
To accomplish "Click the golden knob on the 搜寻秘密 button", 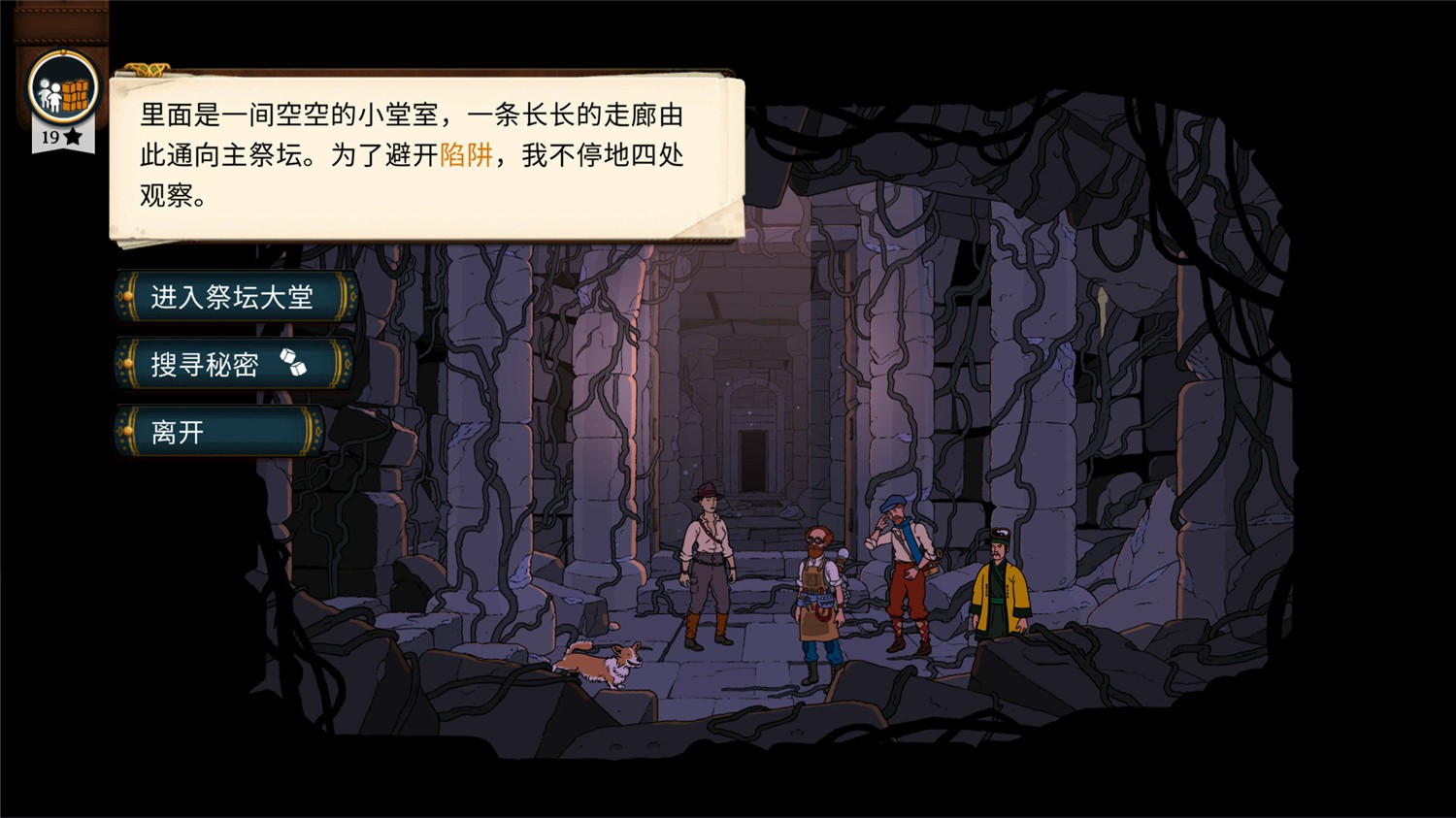I will pyautogui.click(x=128, y=365).
